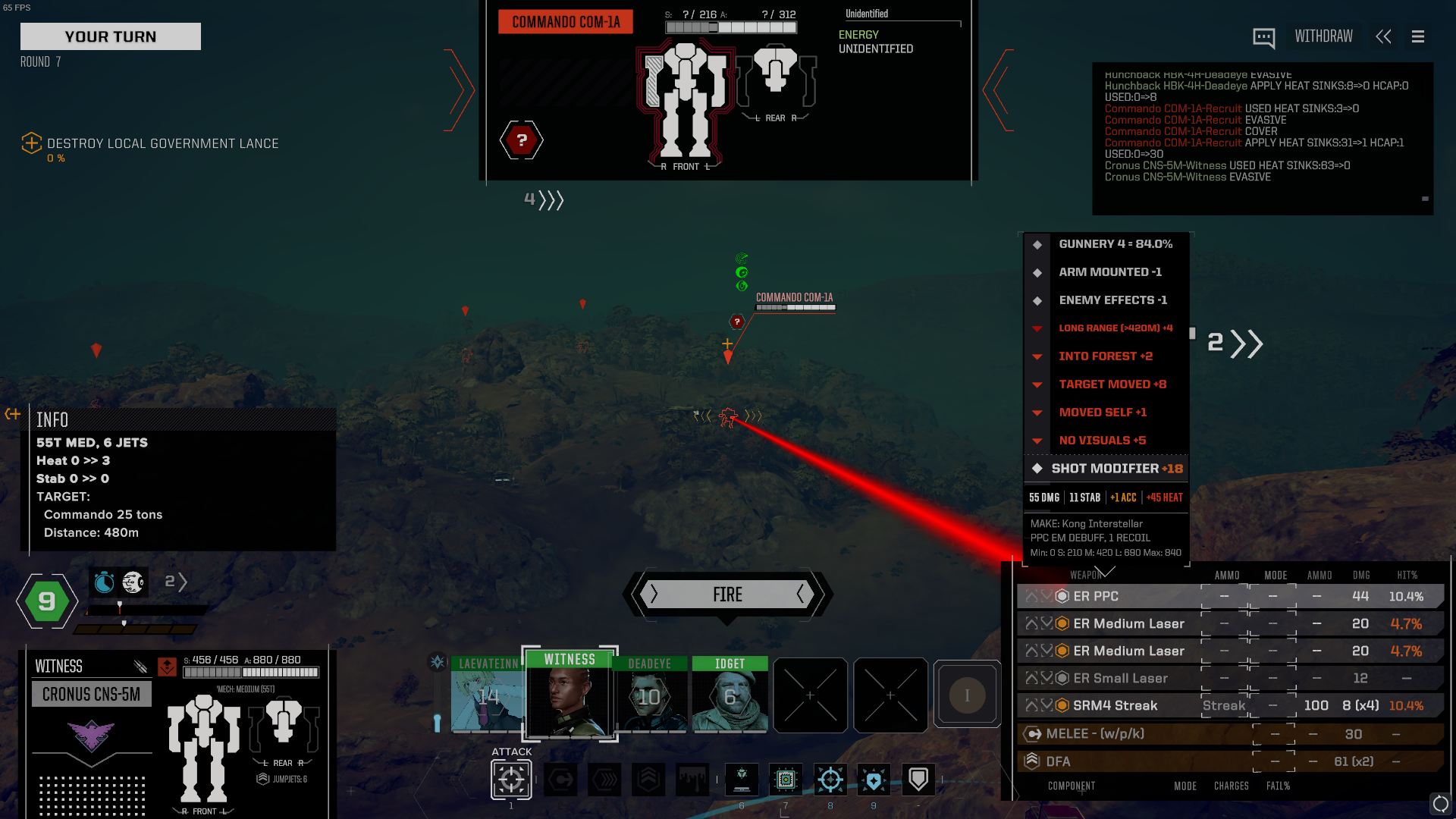Screen dimensions: 1456x819
Task: Click the DFA jump attack icon
Action: tap(1031, 761)
